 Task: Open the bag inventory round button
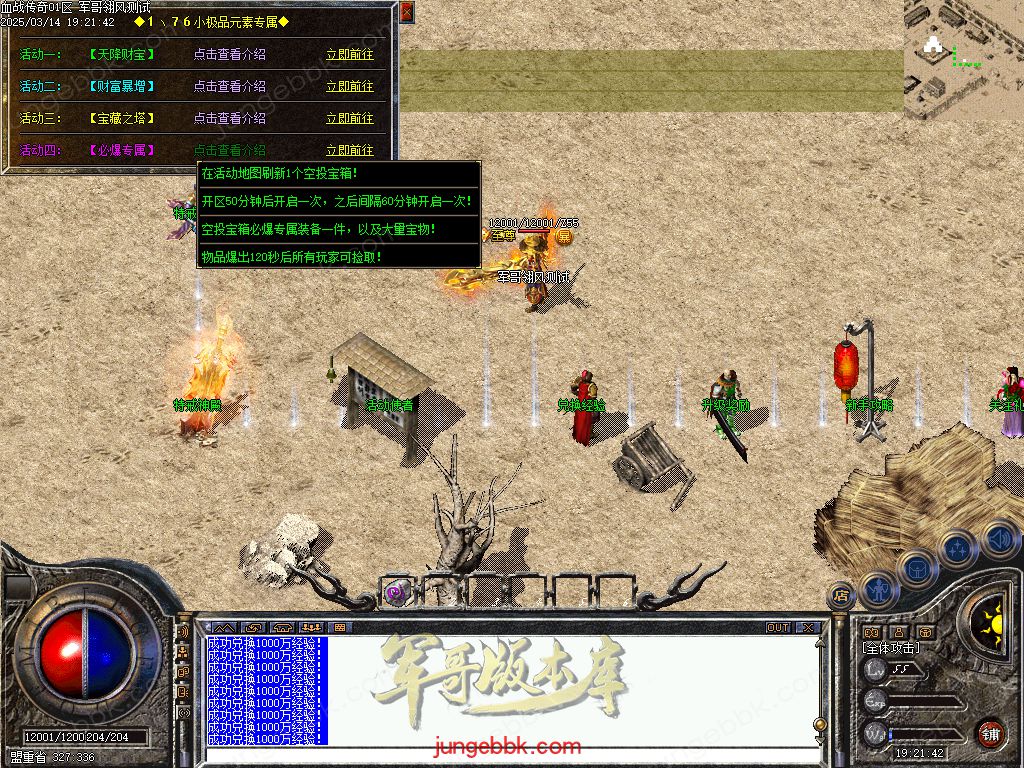917,571
